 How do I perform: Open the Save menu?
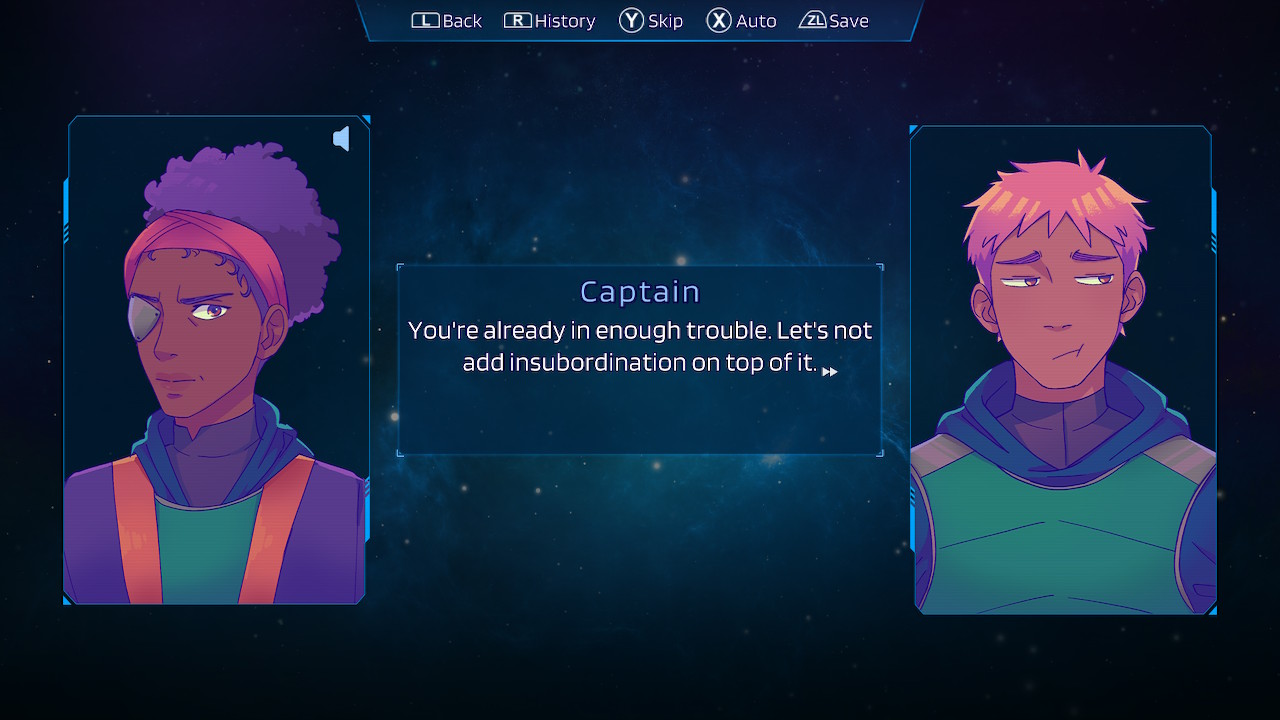pyautogui.click(x=834, y=21)
